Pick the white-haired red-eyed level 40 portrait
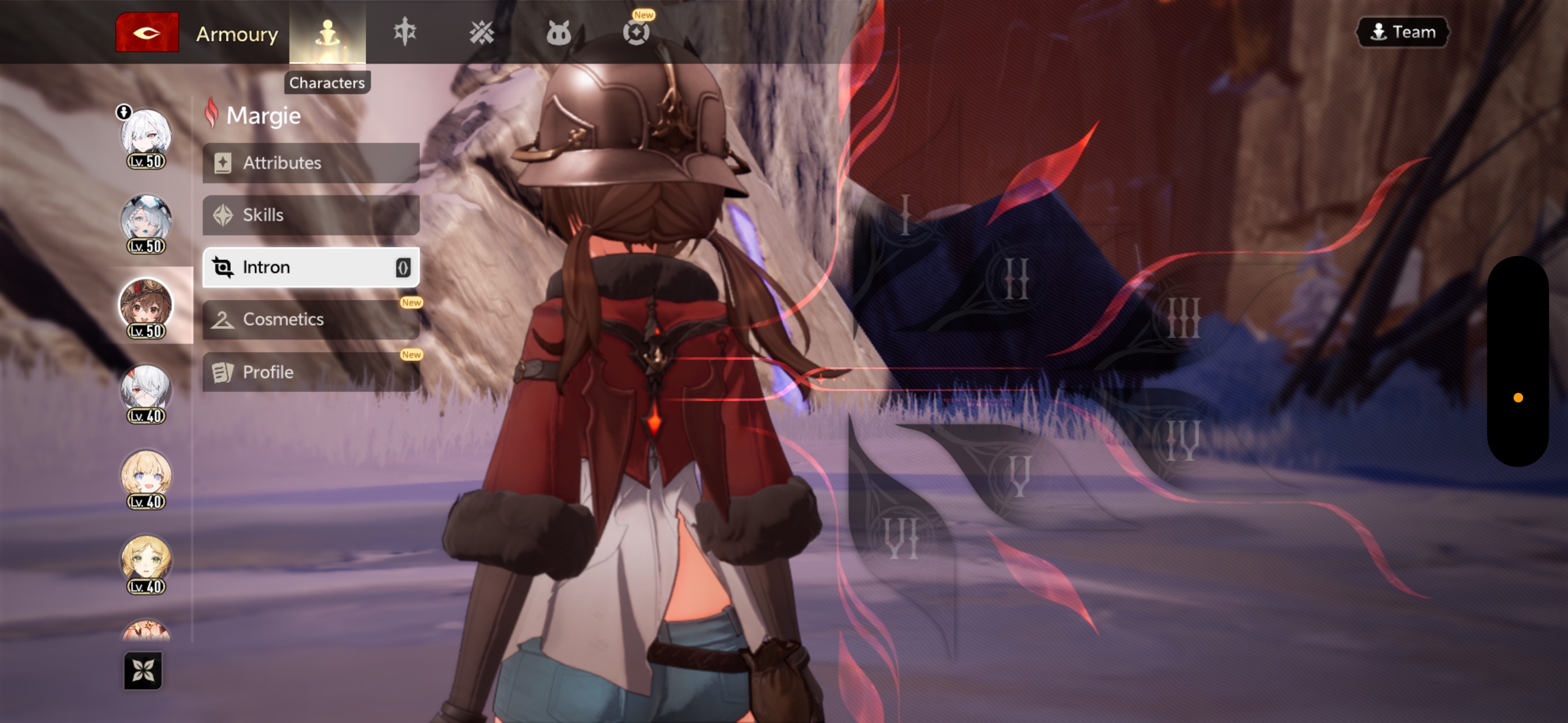1568x723 pixels. (x=146, y=391)
